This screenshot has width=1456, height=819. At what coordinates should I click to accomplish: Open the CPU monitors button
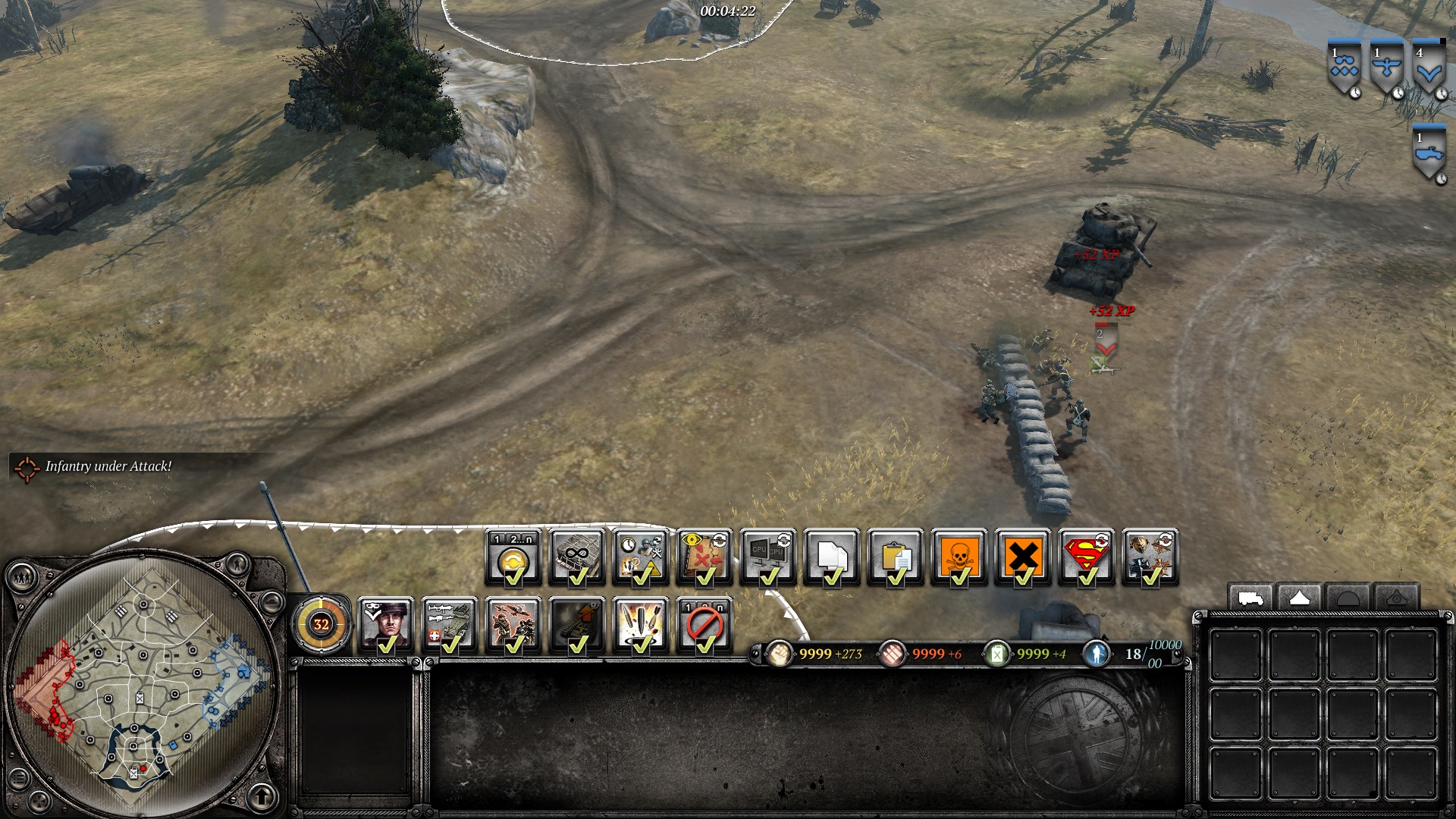point(768,557)
